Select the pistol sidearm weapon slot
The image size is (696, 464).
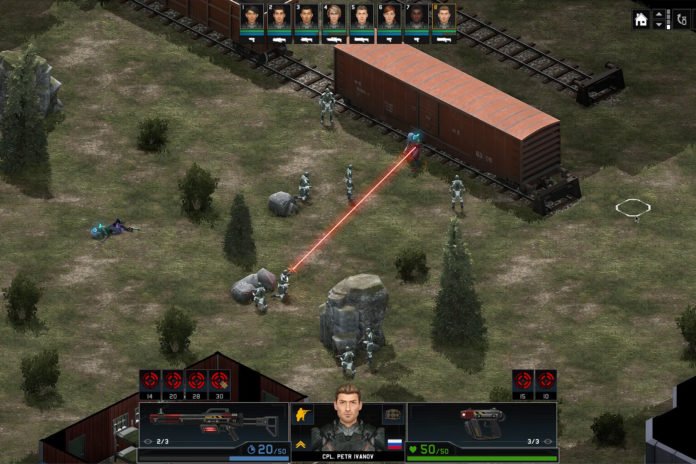point(482,422)
